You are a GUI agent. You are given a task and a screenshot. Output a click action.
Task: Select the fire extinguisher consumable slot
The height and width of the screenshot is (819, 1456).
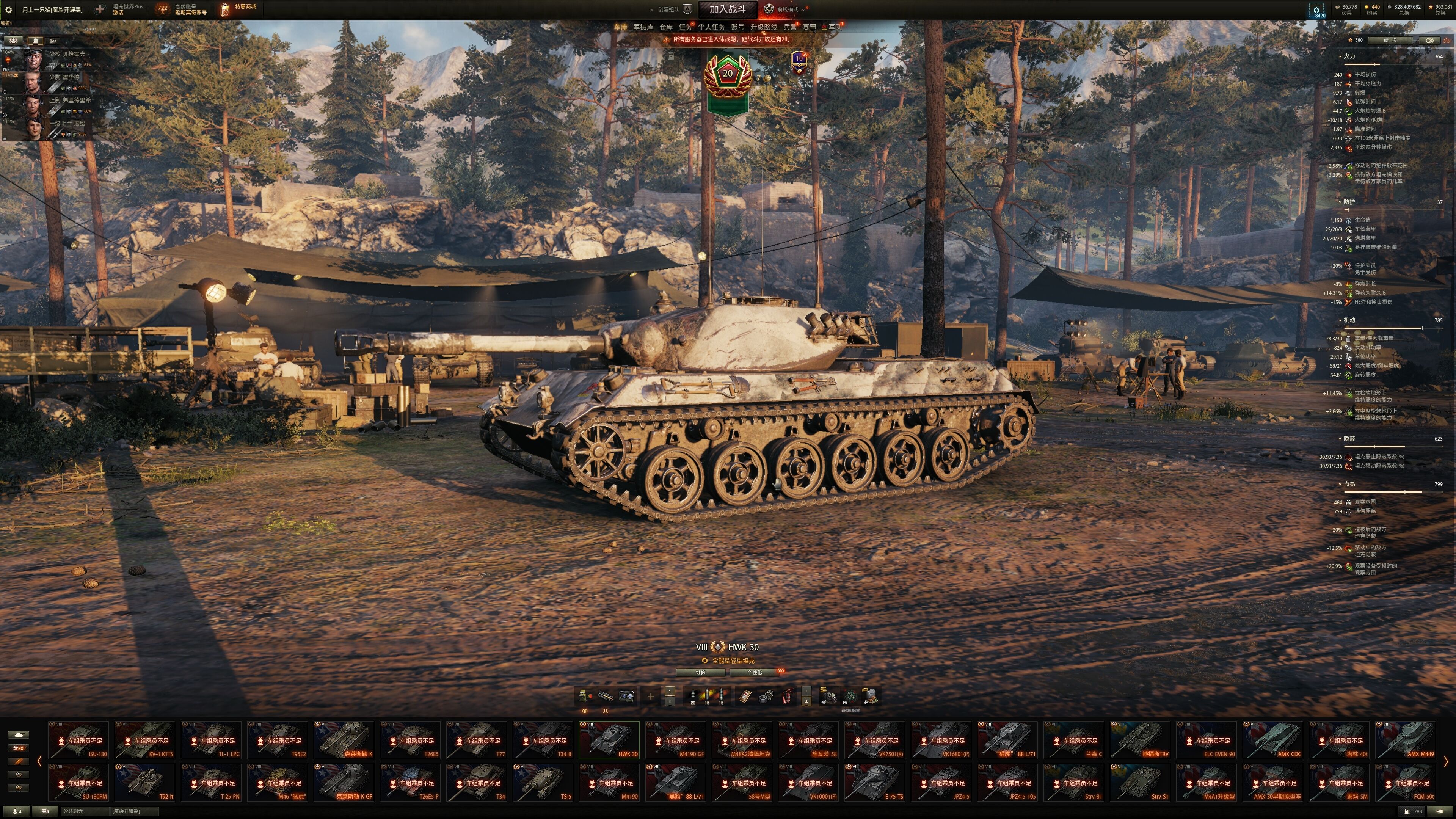(788, 697)
